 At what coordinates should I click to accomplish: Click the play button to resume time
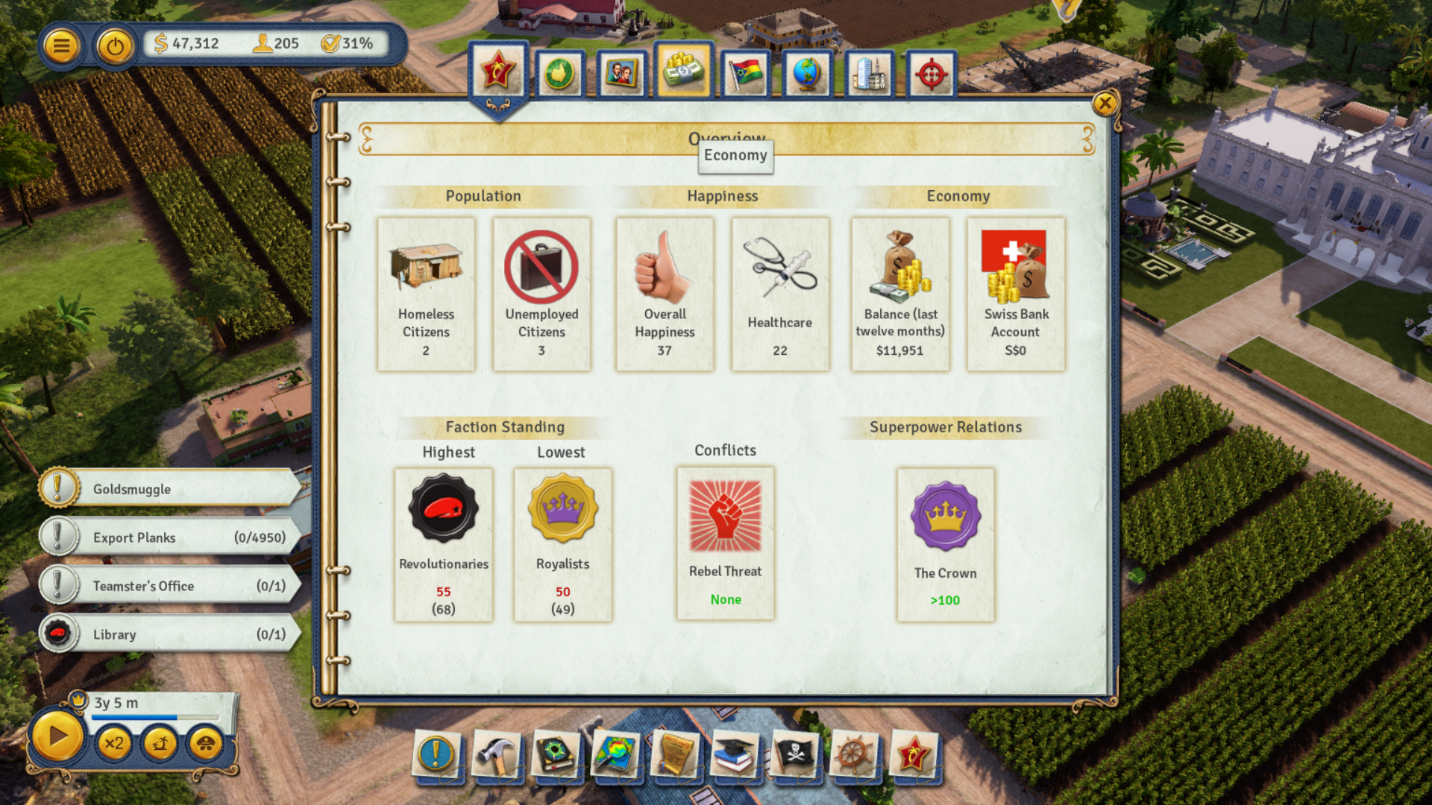coord(57,737)
